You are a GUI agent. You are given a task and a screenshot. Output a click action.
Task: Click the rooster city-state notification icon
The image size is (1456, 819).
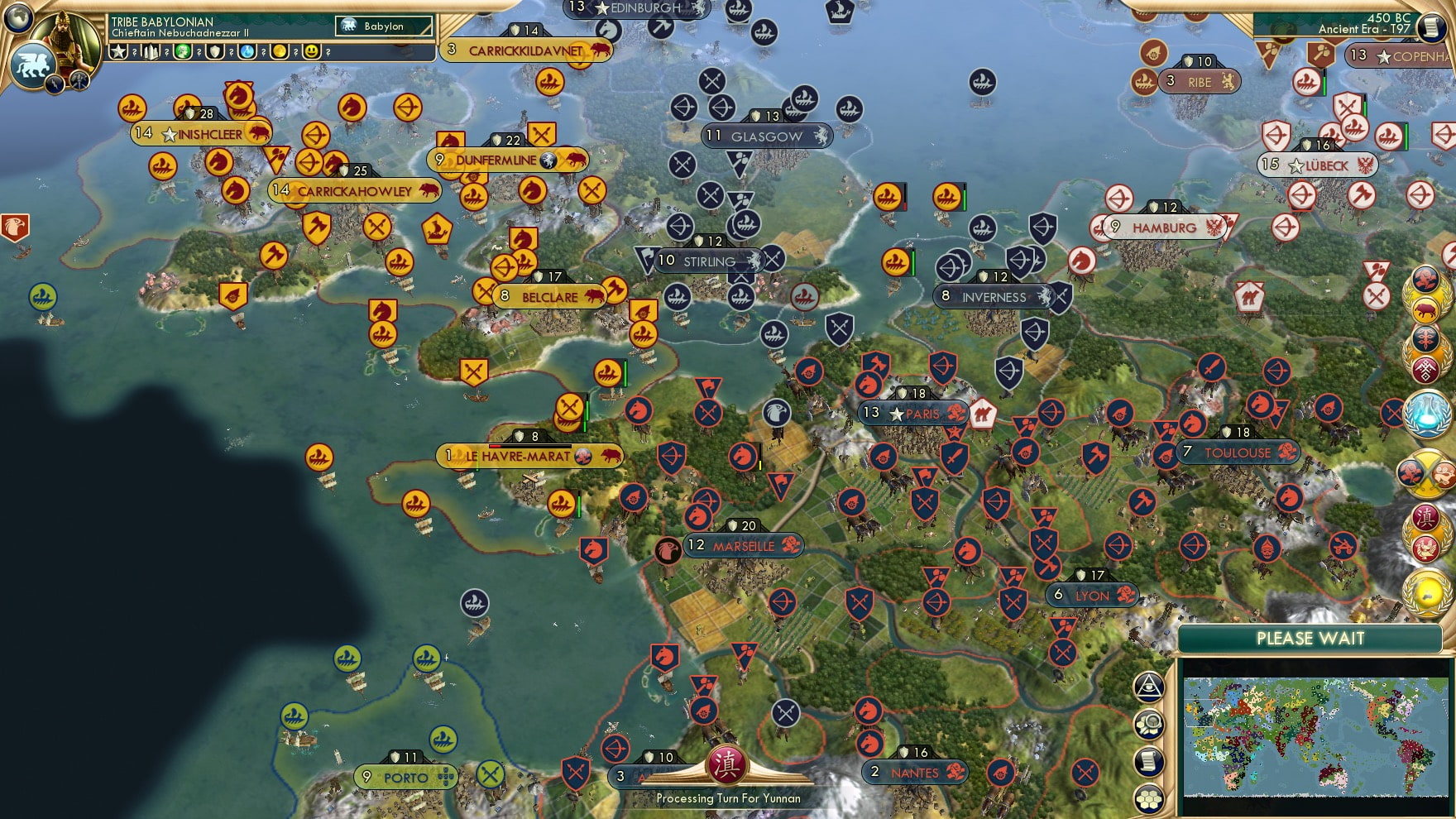coord(1425,549)
